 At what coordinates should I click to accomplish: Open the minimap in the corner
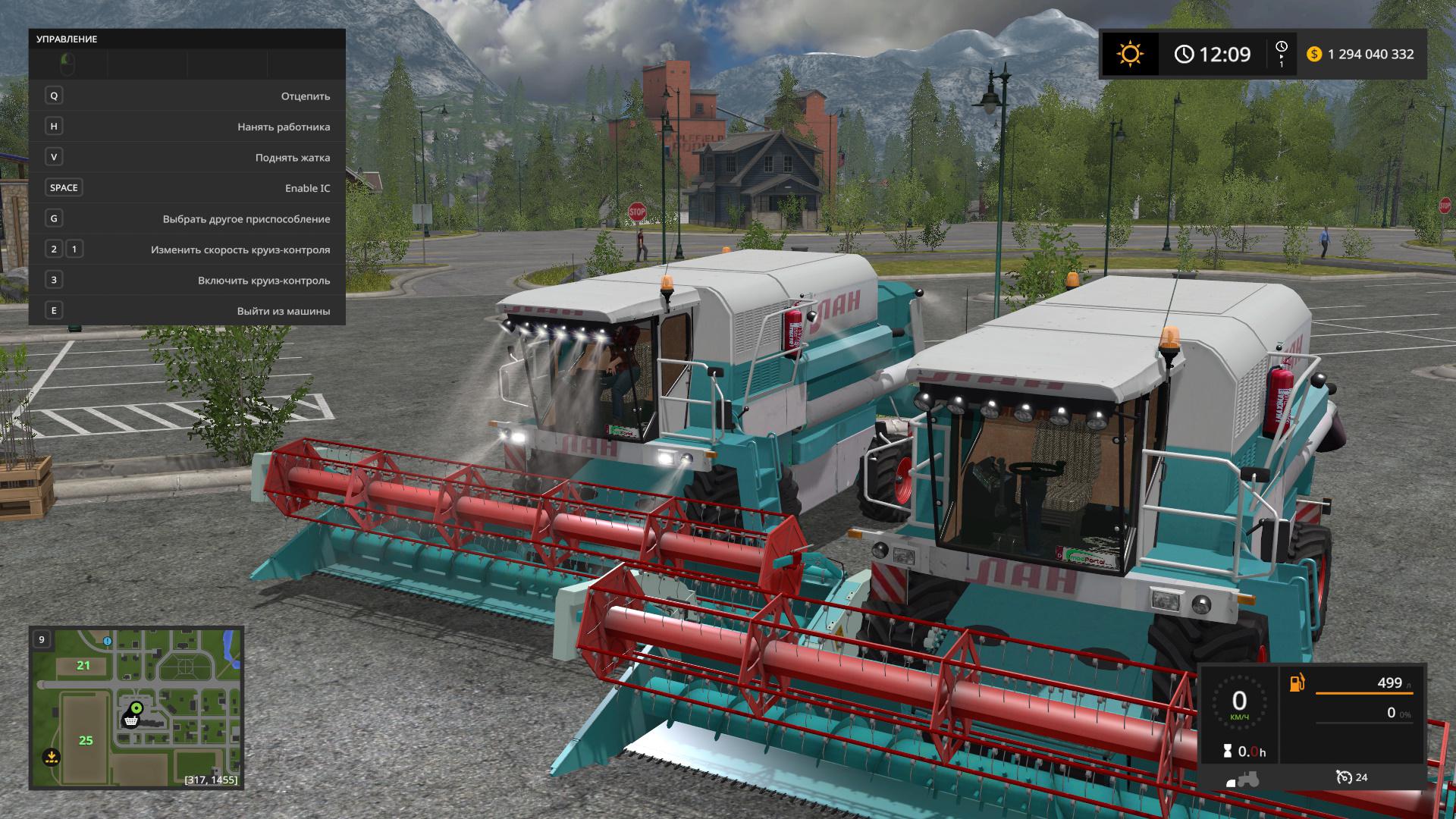(x=136, y=707)
